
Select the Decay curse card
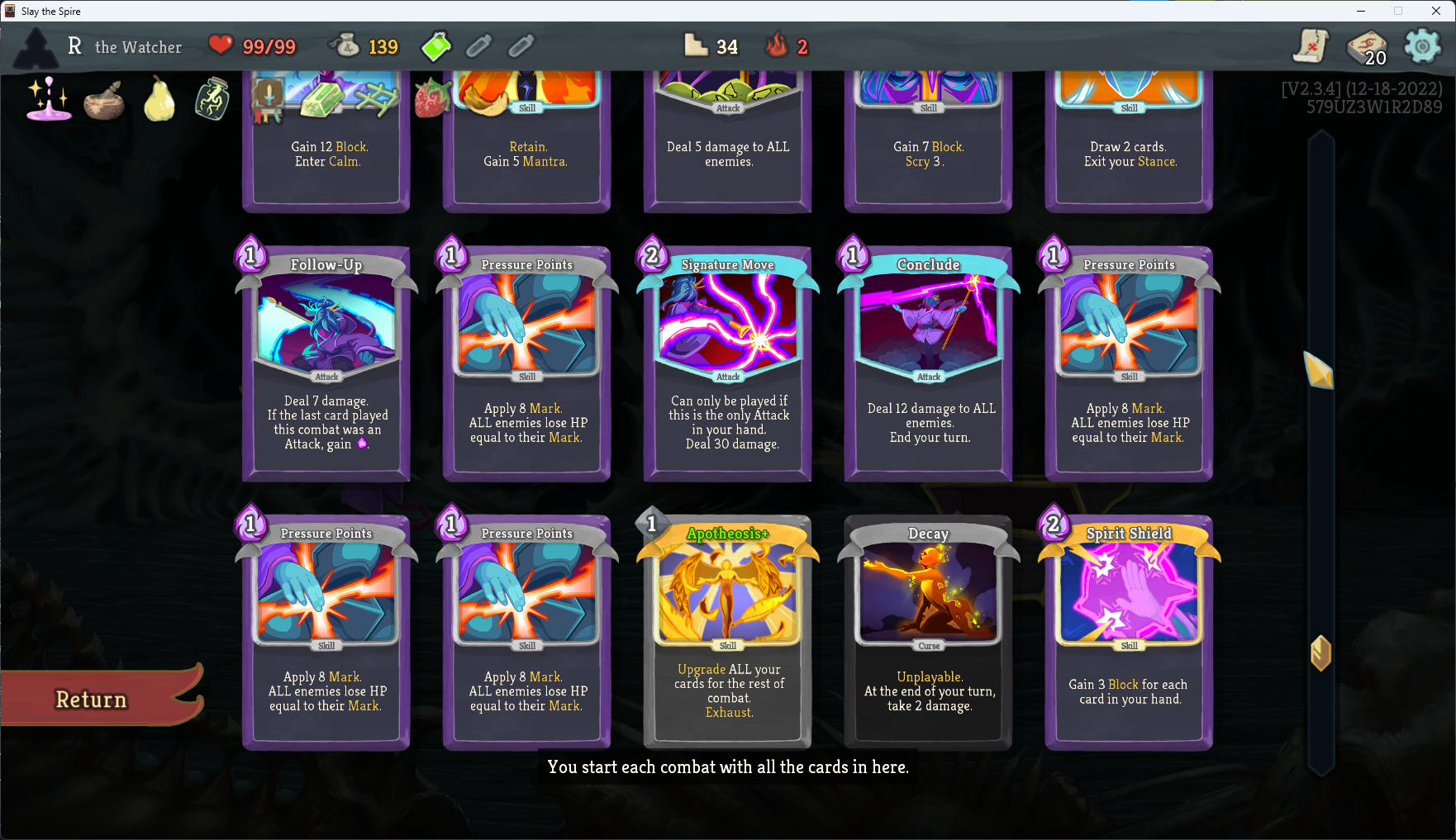(x=927, y=632)
